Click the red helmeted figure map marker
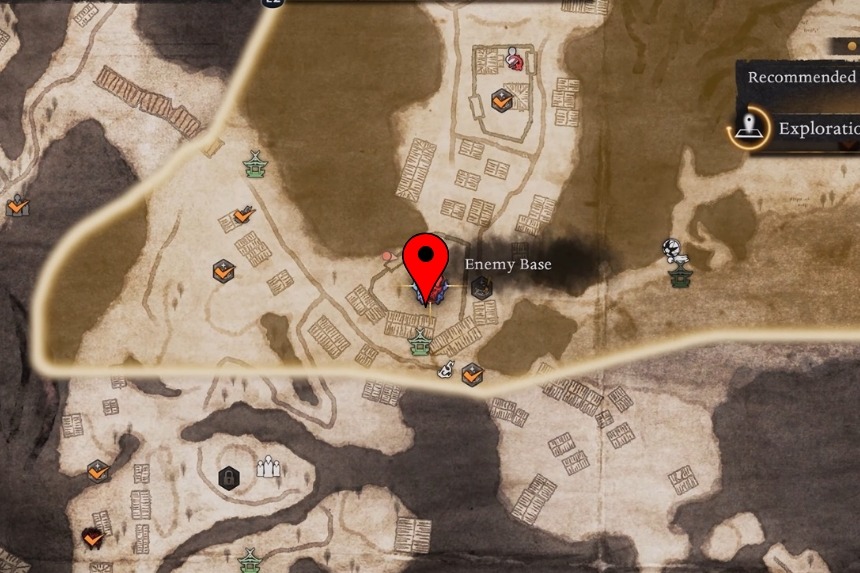The image size is (860, 573). [514, 58]
